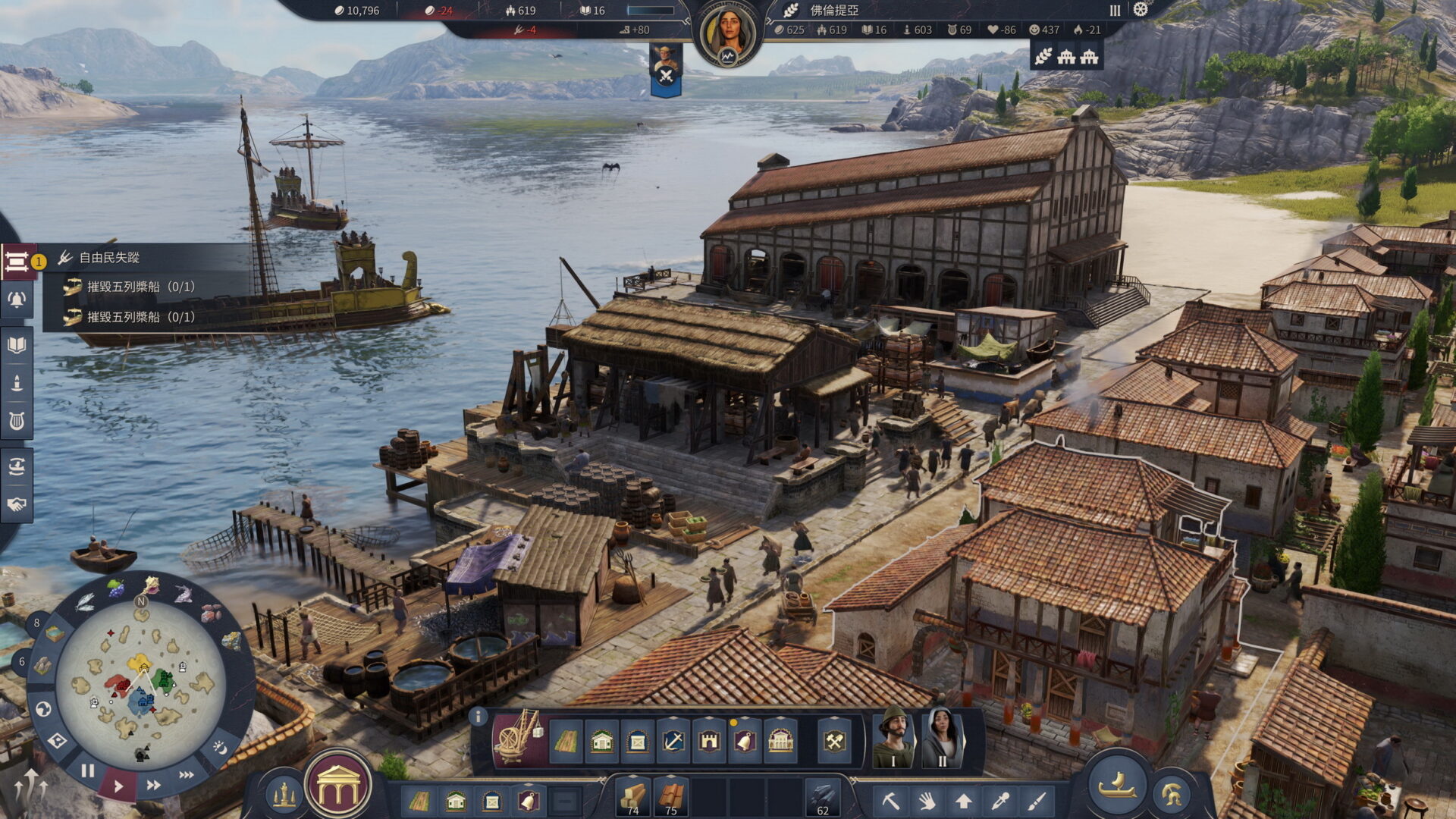The height and width of the screenshot is (819, 1456).
Task: Open the notifications bell on left sidebar
Action: (17, 300)
